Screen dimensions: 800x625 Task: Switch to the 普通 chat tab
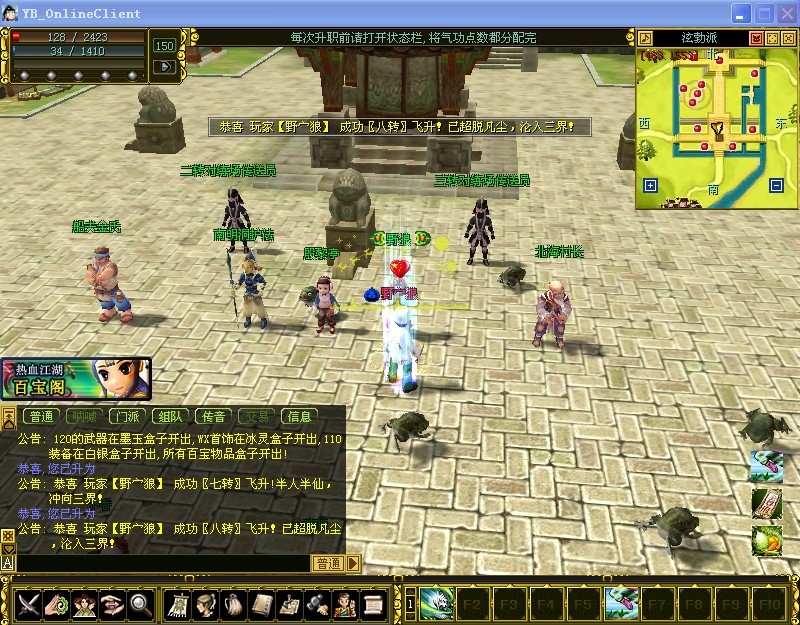pos(42,417)
